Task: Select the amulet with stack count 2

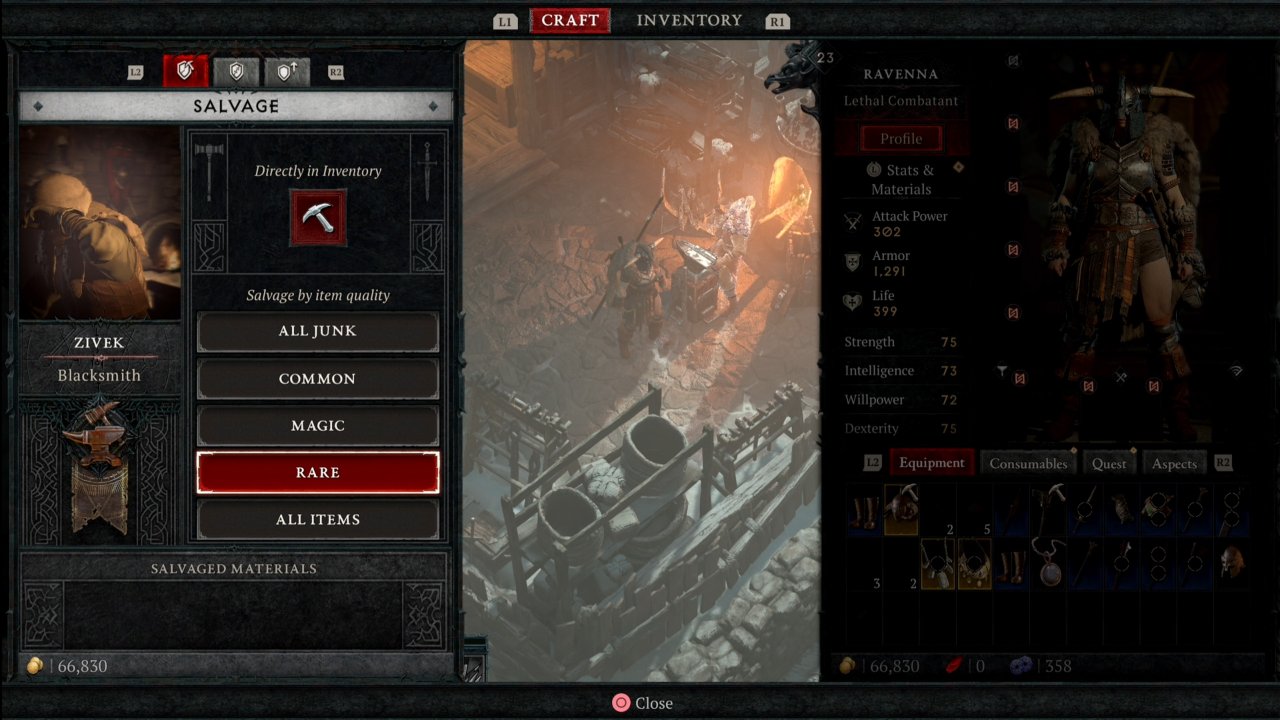Action: pyautogui.click(x=937, y=565)
